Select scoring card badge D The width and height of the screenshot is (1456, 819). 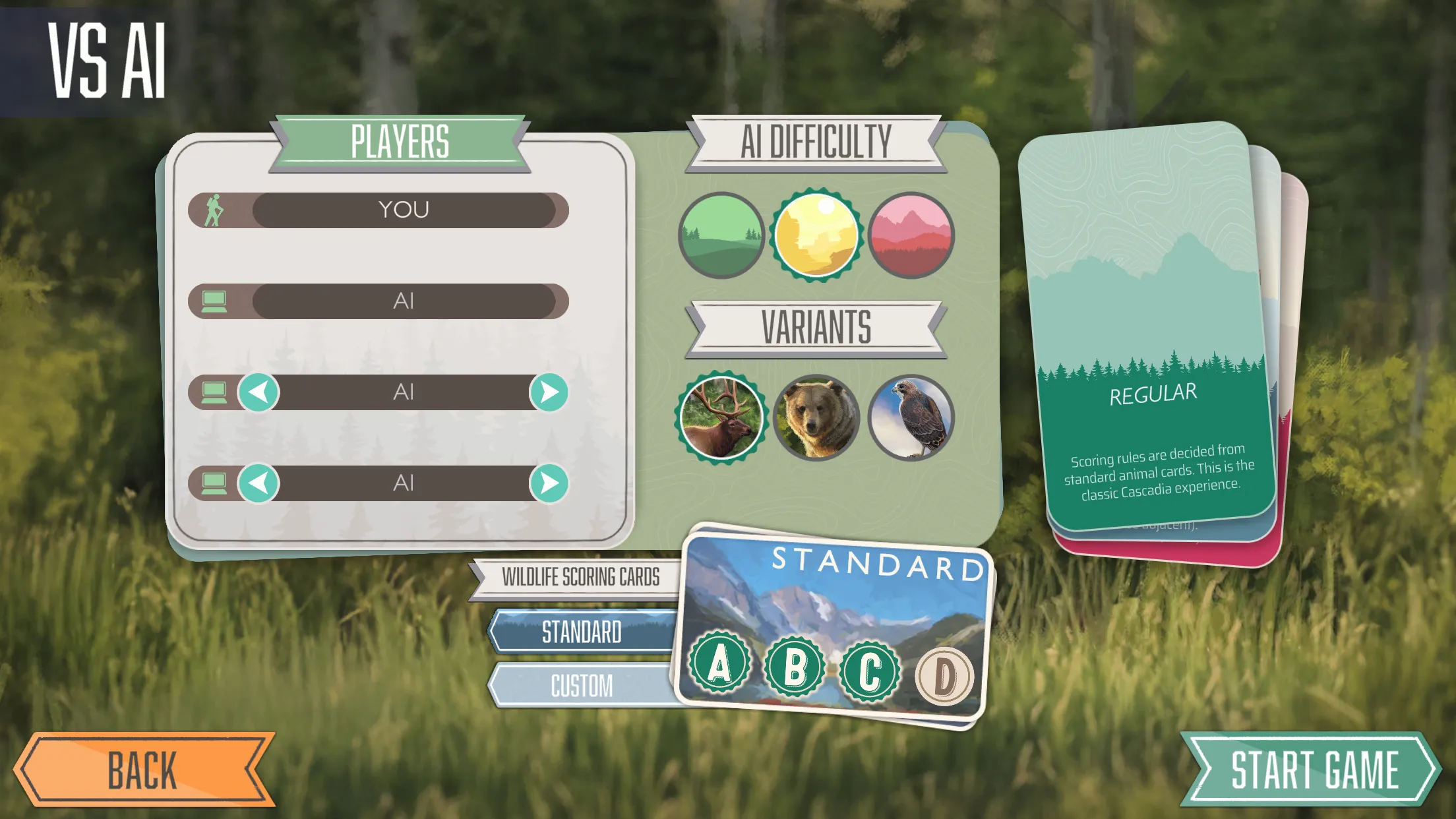pos(944,673)
